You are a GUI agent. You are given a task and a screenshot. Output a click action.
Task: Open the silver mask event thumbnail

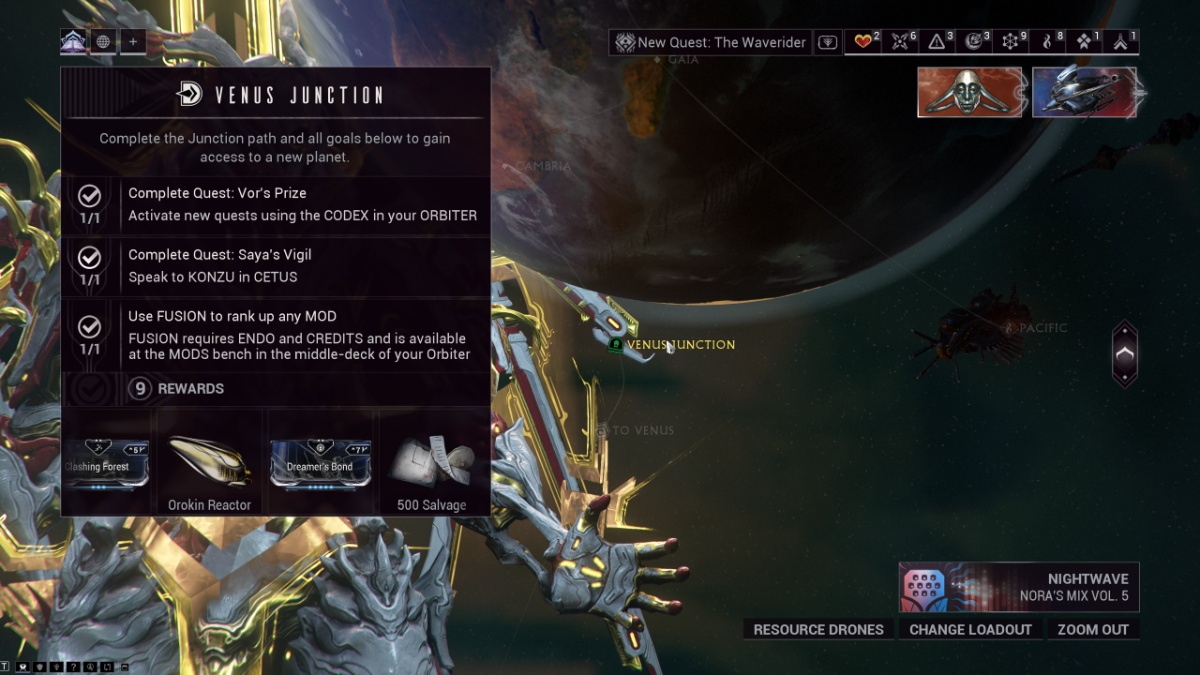click(x=969, y=92)
